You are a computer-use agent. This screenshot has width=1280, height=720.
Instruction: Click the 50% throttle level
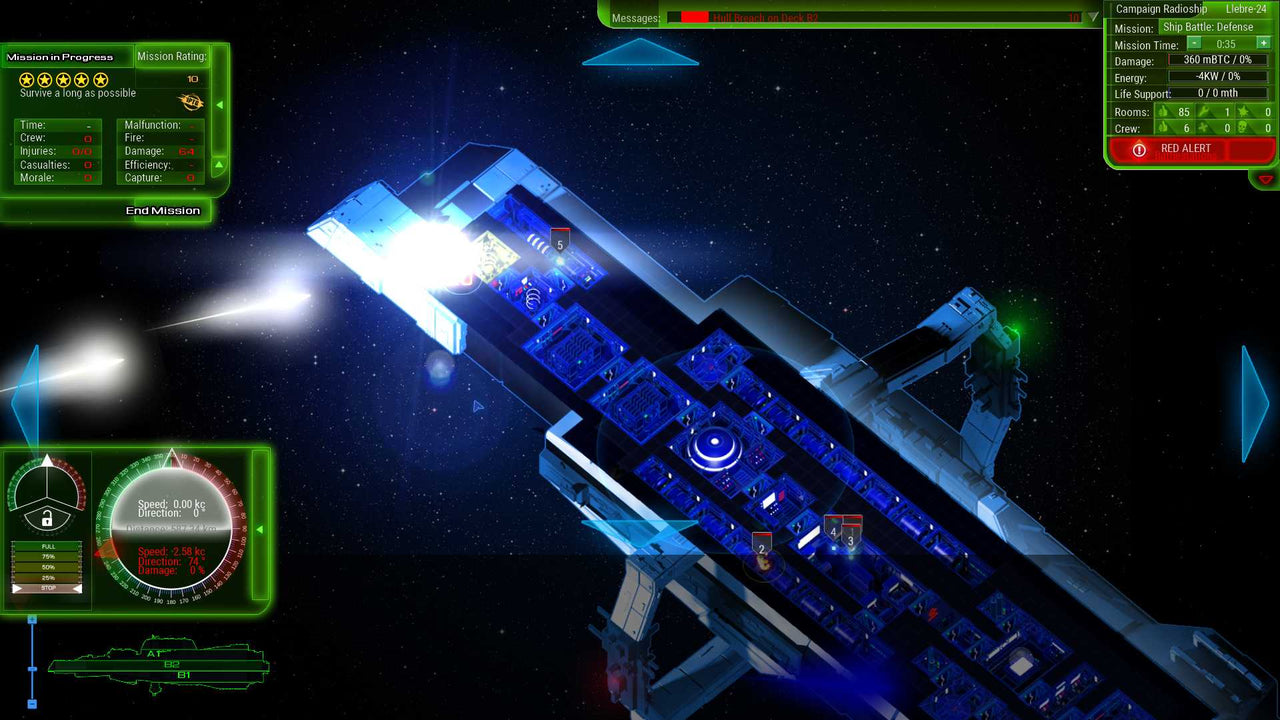pos(47,566)
